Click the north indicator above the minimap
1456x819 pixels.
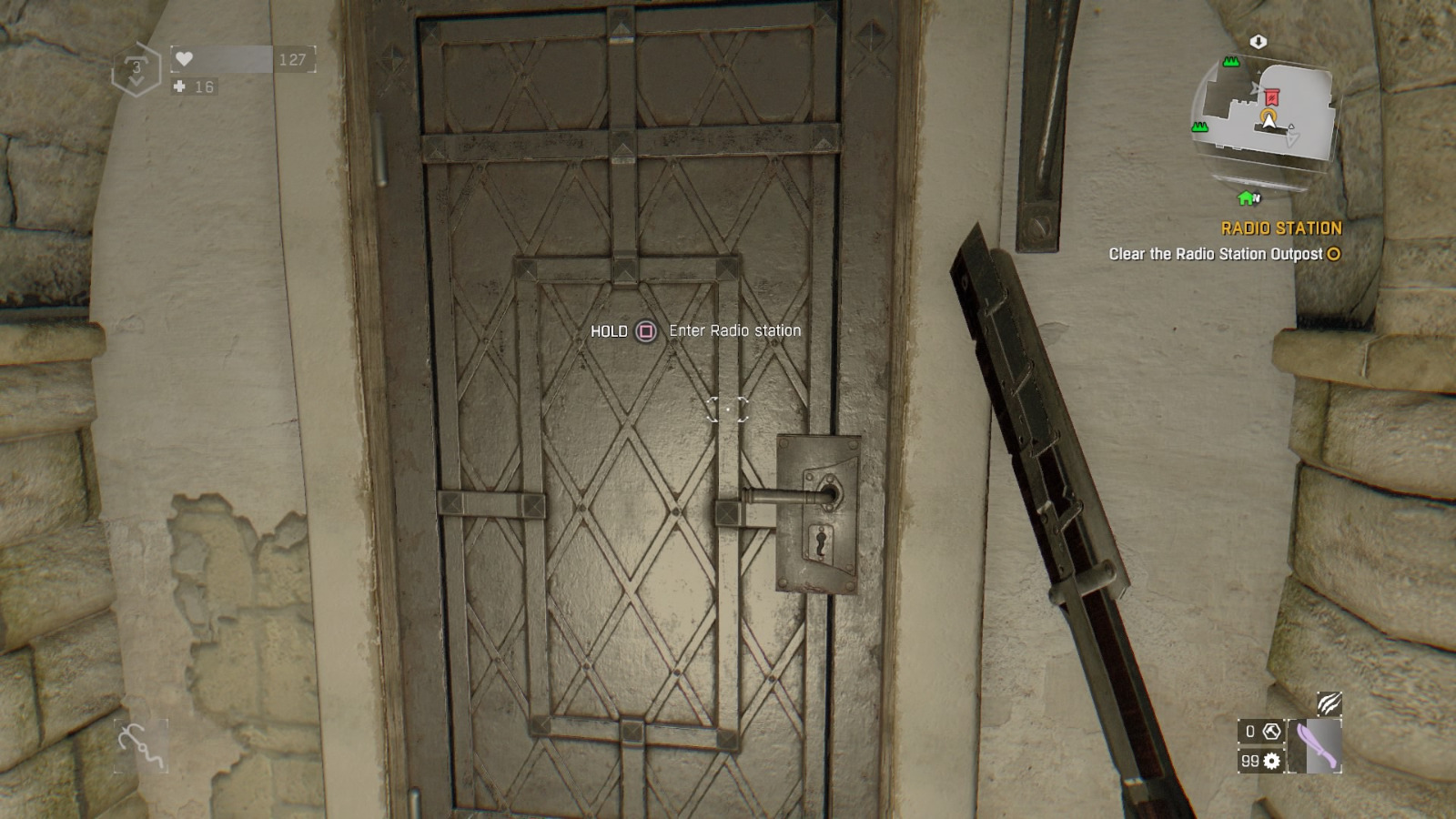pyautogui.click(x=1258, y=41)
